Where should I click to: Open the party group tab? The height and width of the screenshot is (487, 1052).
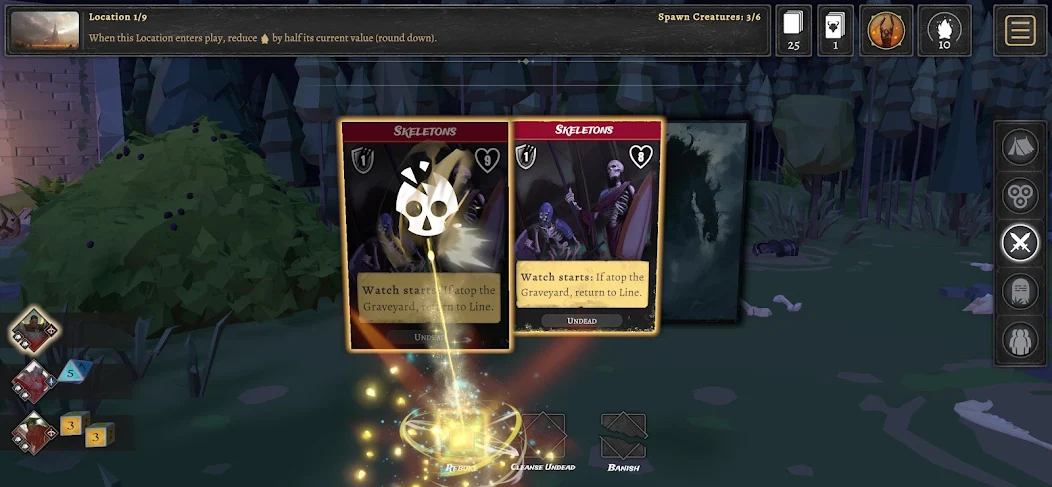click(1020, 339)
